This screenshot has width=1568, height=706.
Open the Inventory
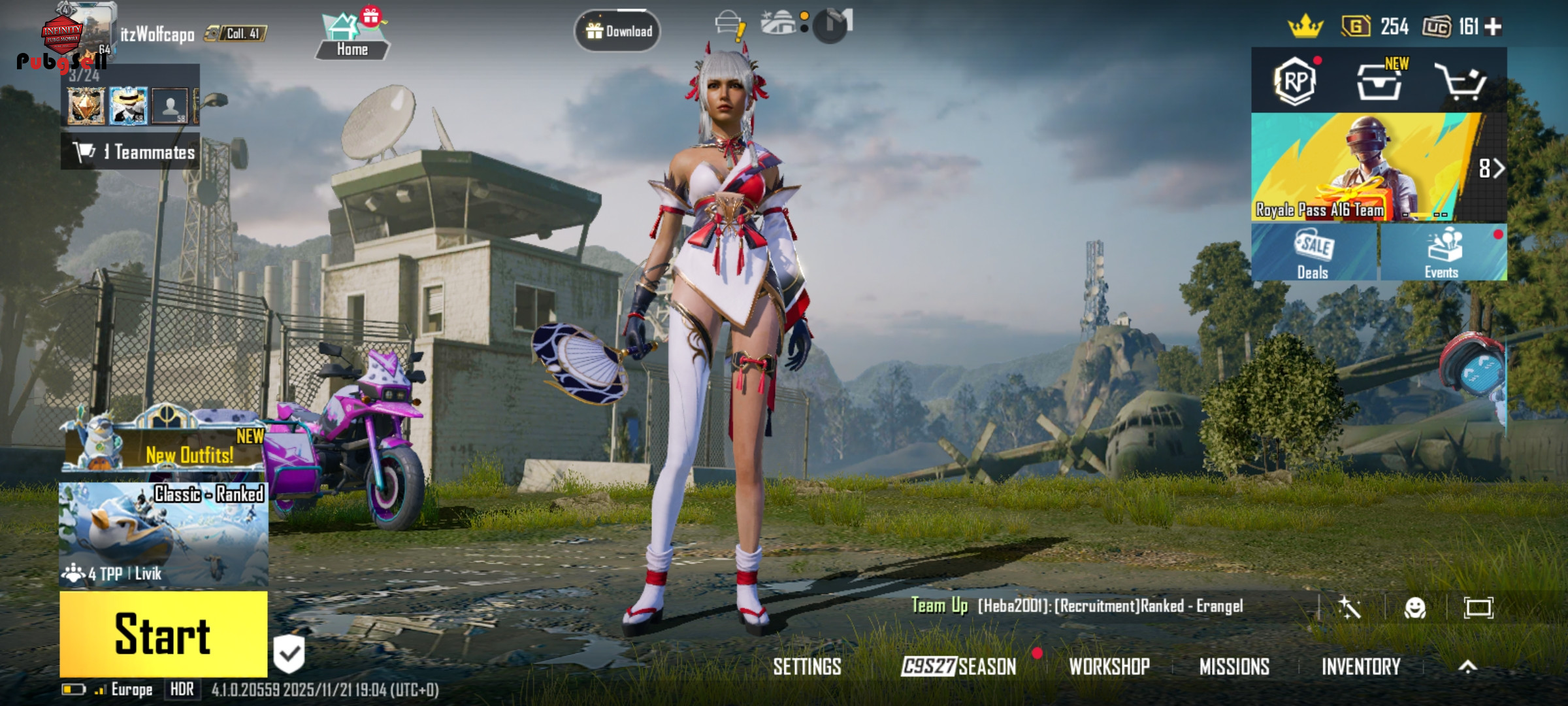1361,666
